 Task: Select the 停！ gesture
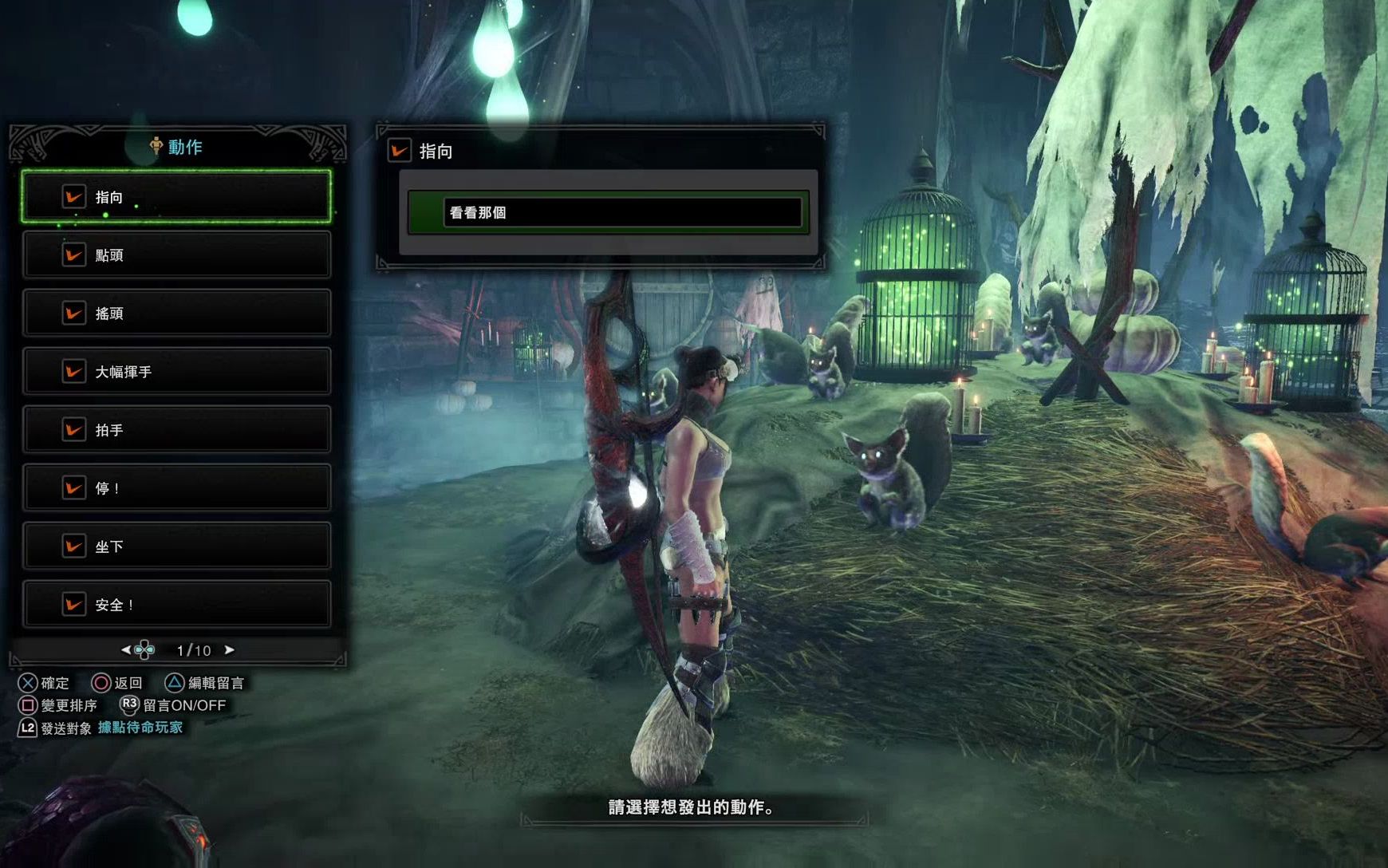pyautogui.click(x=176, y=488)
